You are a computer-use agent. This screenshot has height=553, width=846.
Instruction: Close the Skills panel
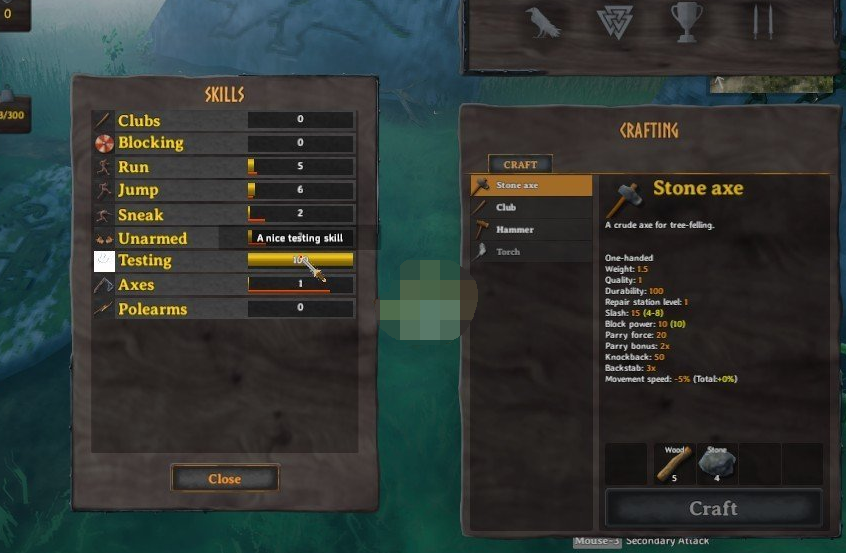224,479
